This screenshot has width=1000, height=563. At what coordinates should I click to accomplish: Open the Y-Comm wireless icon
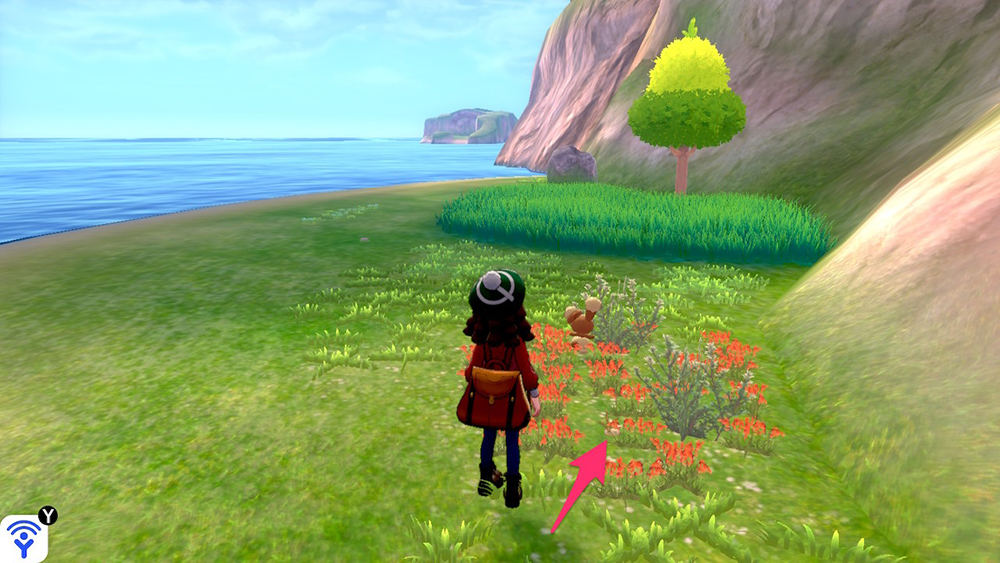pyautogui.click(x=22, y=538)
